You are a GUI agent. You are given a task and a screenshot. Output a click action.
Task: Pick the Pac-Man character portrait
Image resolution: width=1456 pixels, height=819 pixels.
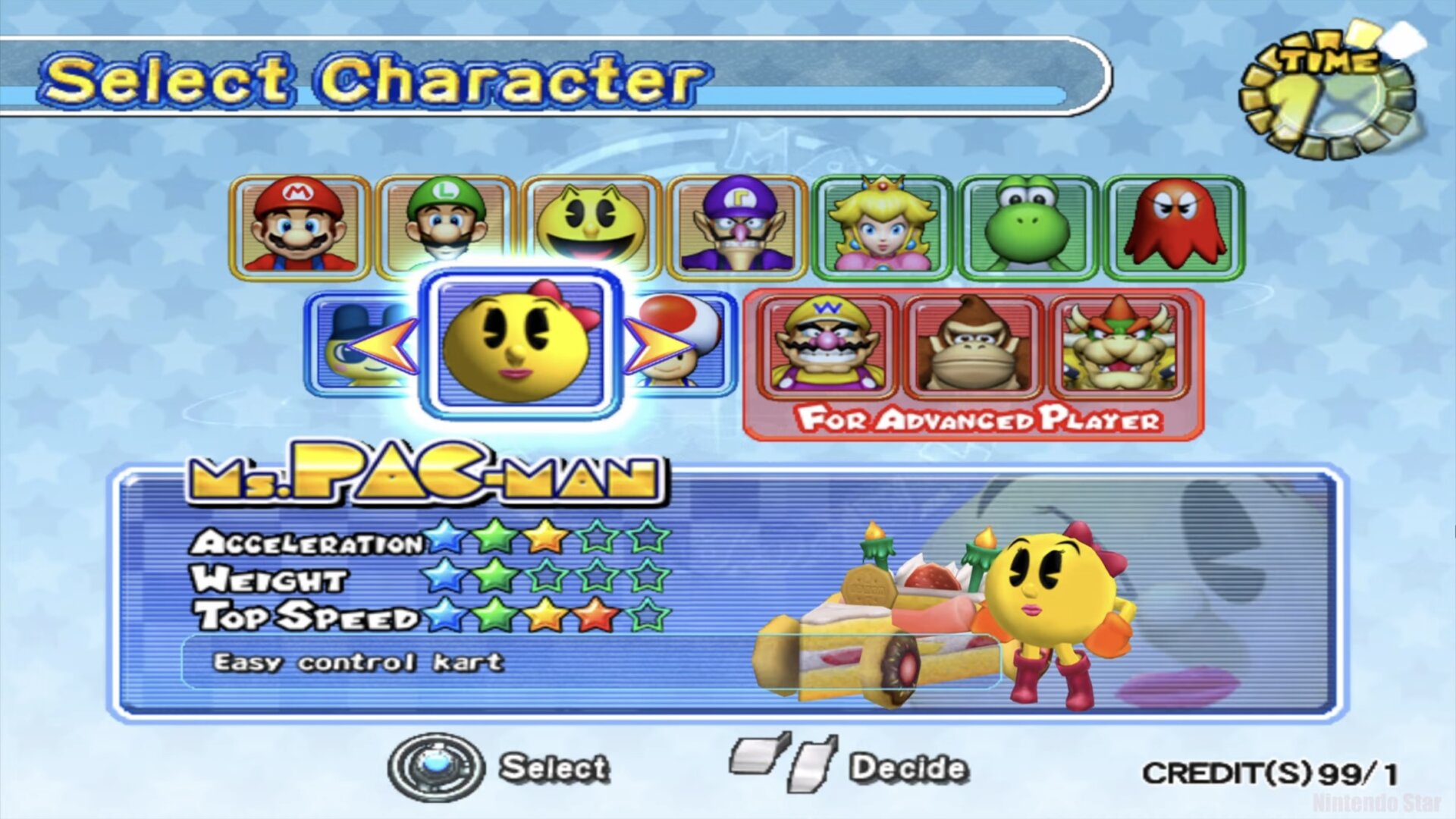591,226
